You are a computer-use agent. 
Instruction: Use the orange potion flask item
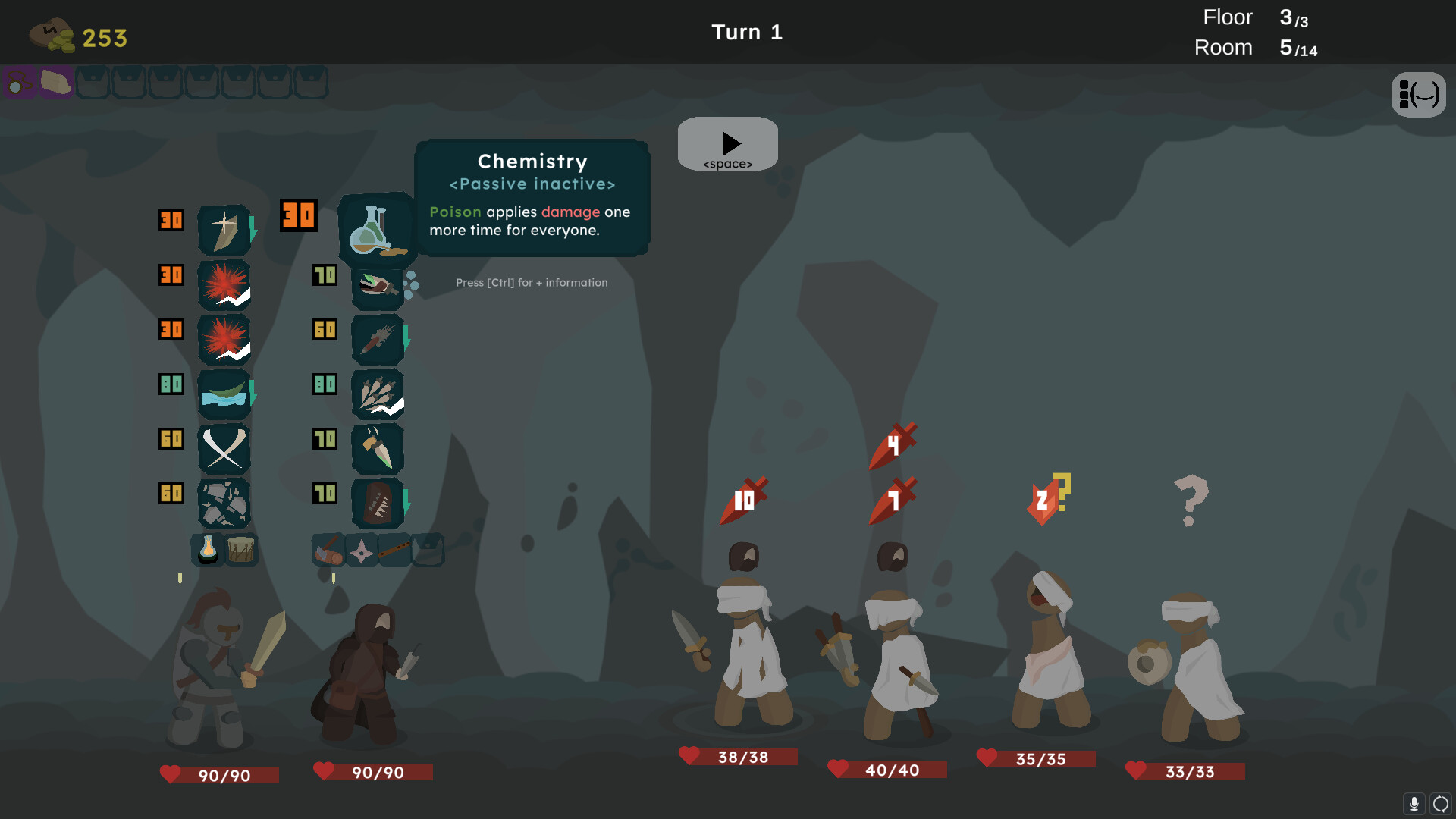pos(208,550)
